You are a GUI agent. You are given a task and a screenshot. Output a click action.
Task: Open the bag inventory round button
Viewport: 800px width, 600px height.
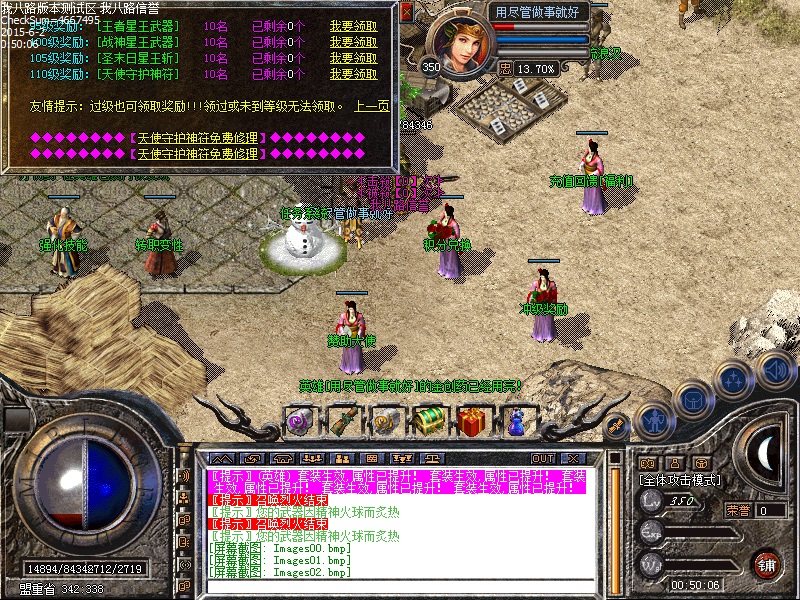click(x=693, y=398)
